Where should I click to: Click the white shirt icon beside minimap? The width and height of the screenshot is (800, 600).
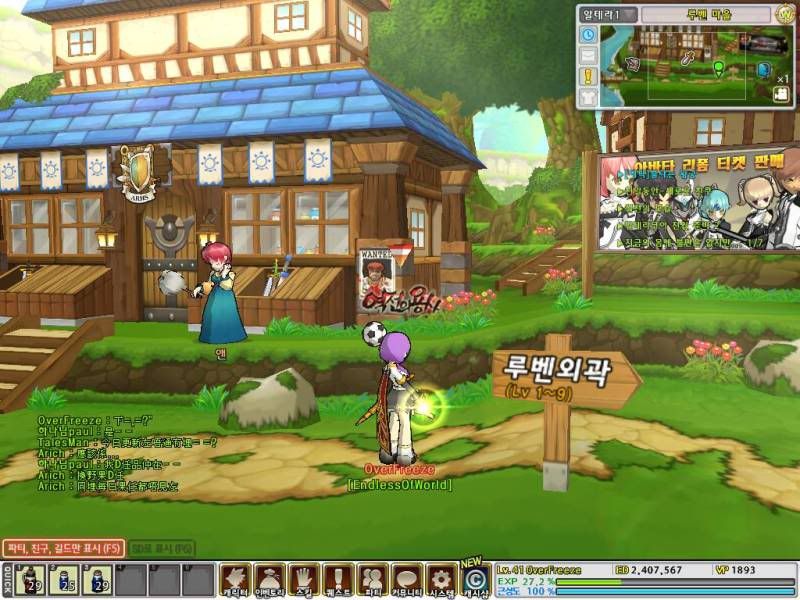588,96
